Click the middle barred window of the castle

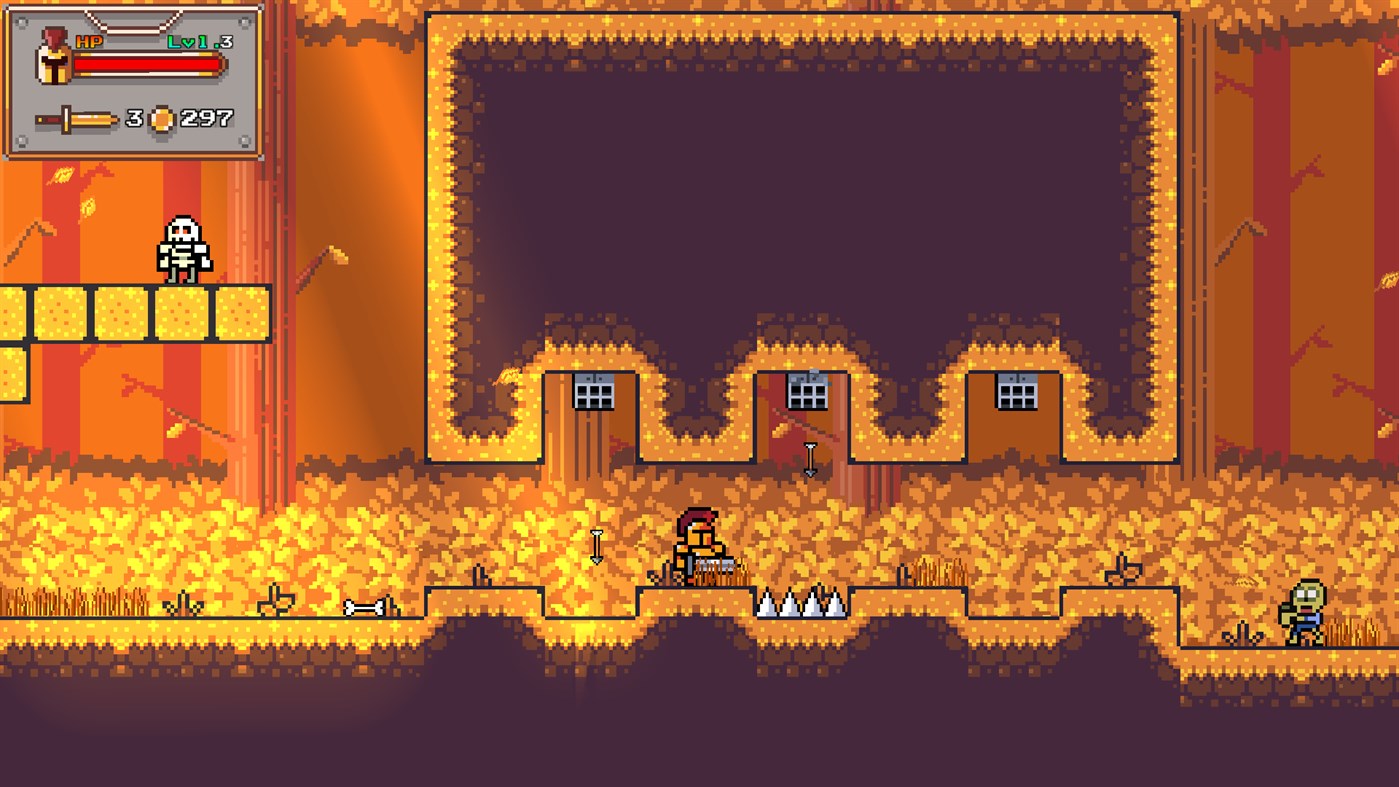click(806, 393)
